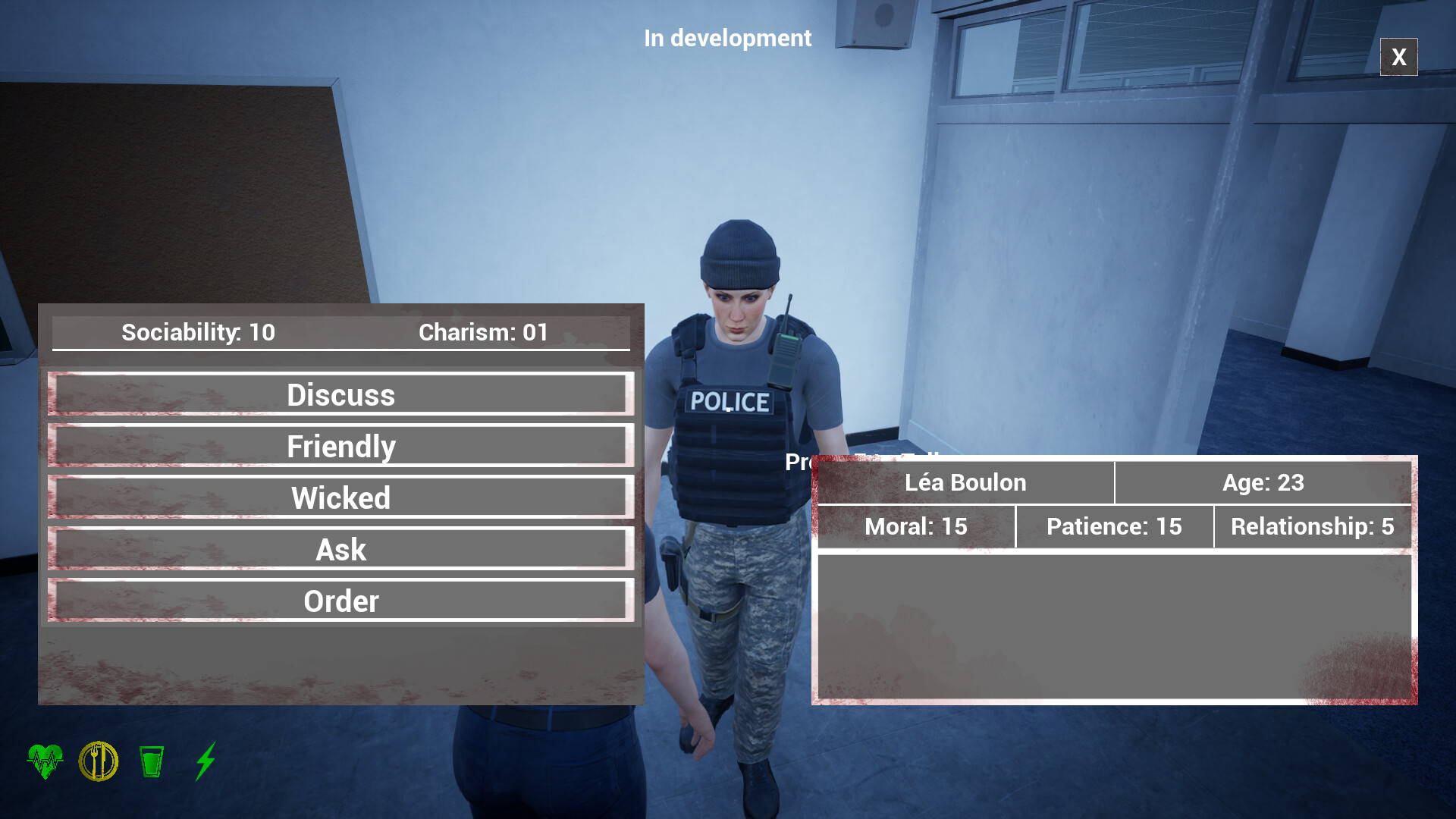Choose the Friendly conversation option
Viewport: 1456px width, 819px height.
point(340,446)
